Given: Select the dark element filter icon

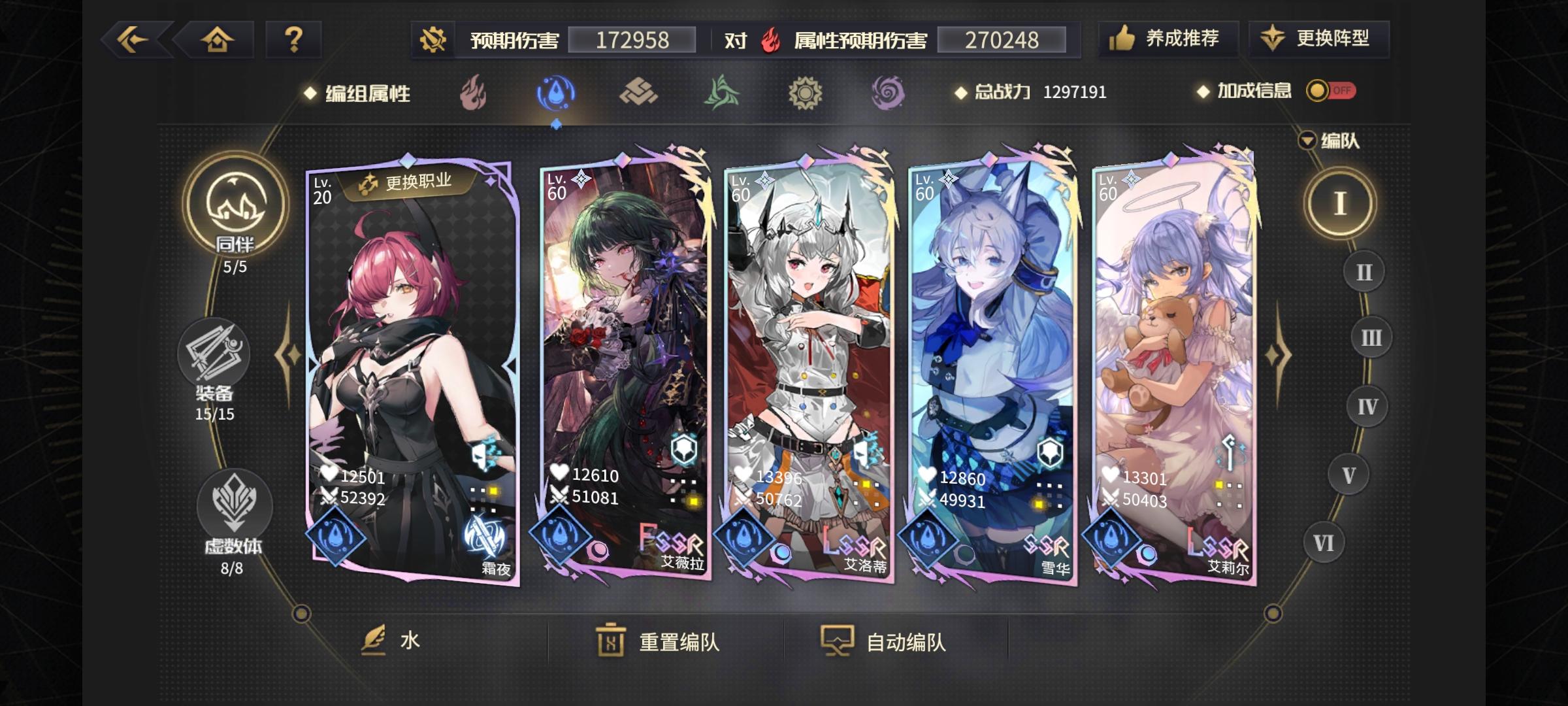Looking at the screenshot, I should (889, 93).
